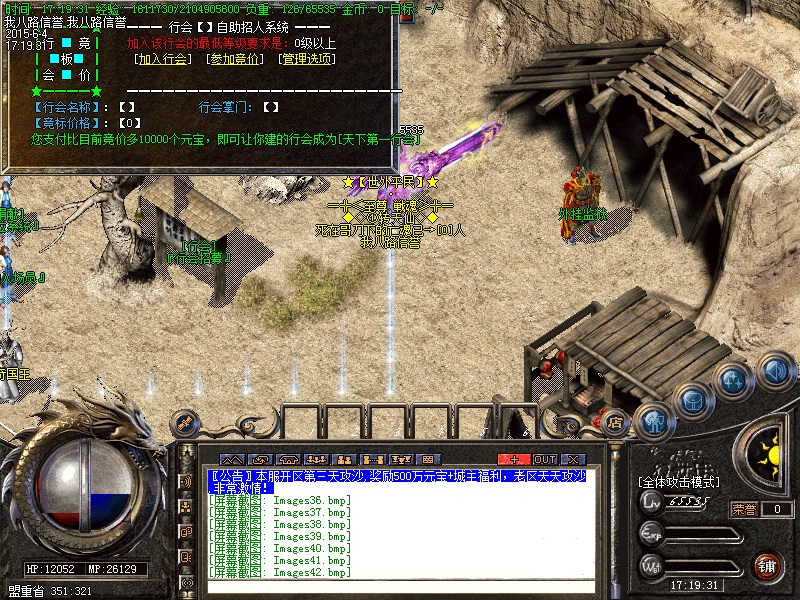Open the 参加竞价 (join bidding) option

[x=235, y=59]
